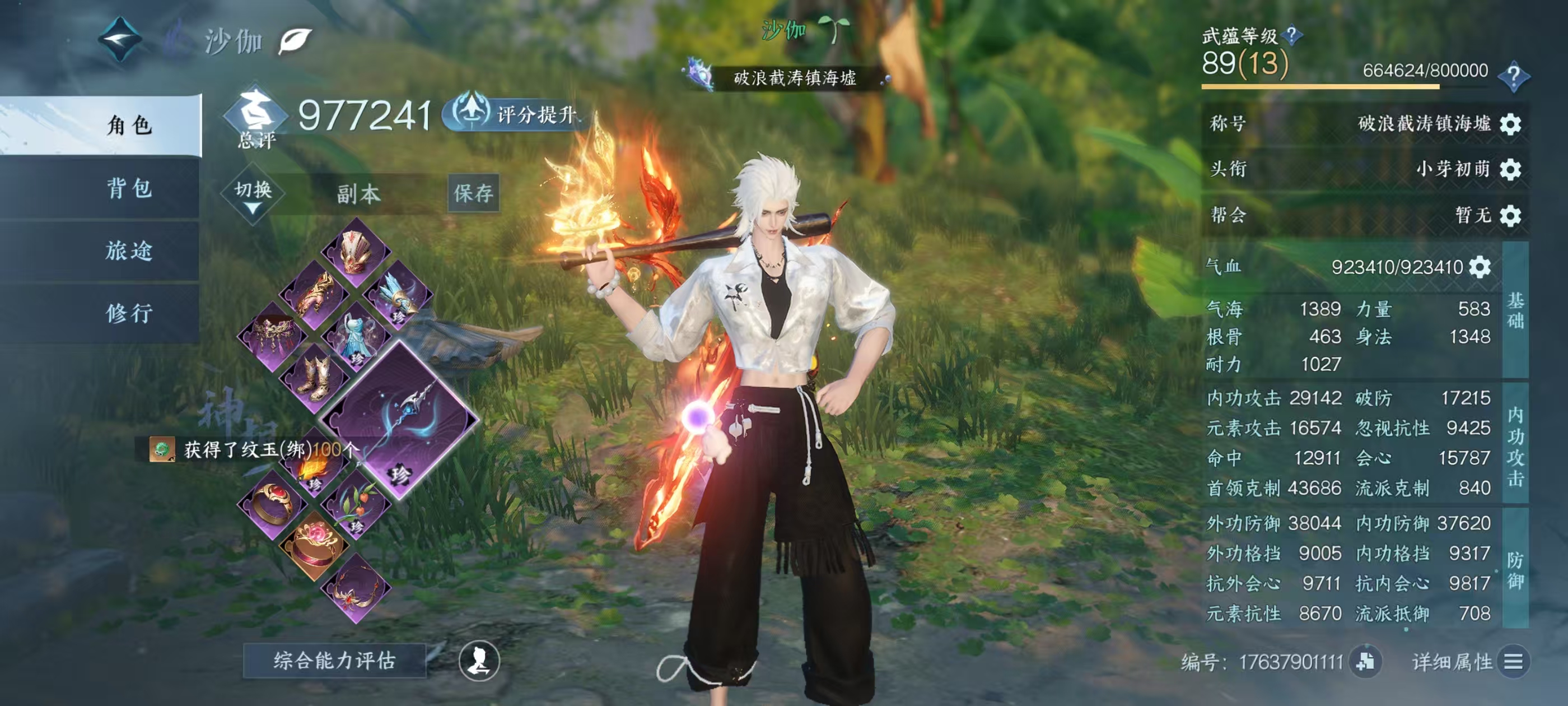
Task: Select the pink gem bracelet slot
Action: pos(314,544)
